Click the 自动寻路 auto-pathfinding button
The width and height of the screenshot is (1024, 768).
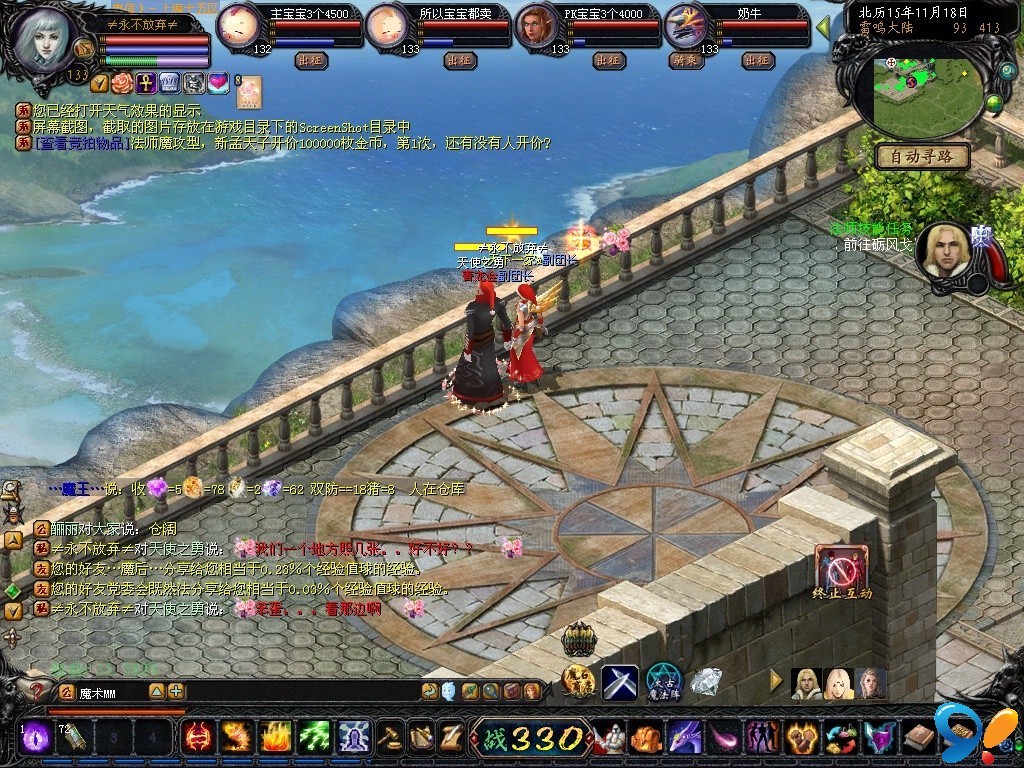[922, 156]
